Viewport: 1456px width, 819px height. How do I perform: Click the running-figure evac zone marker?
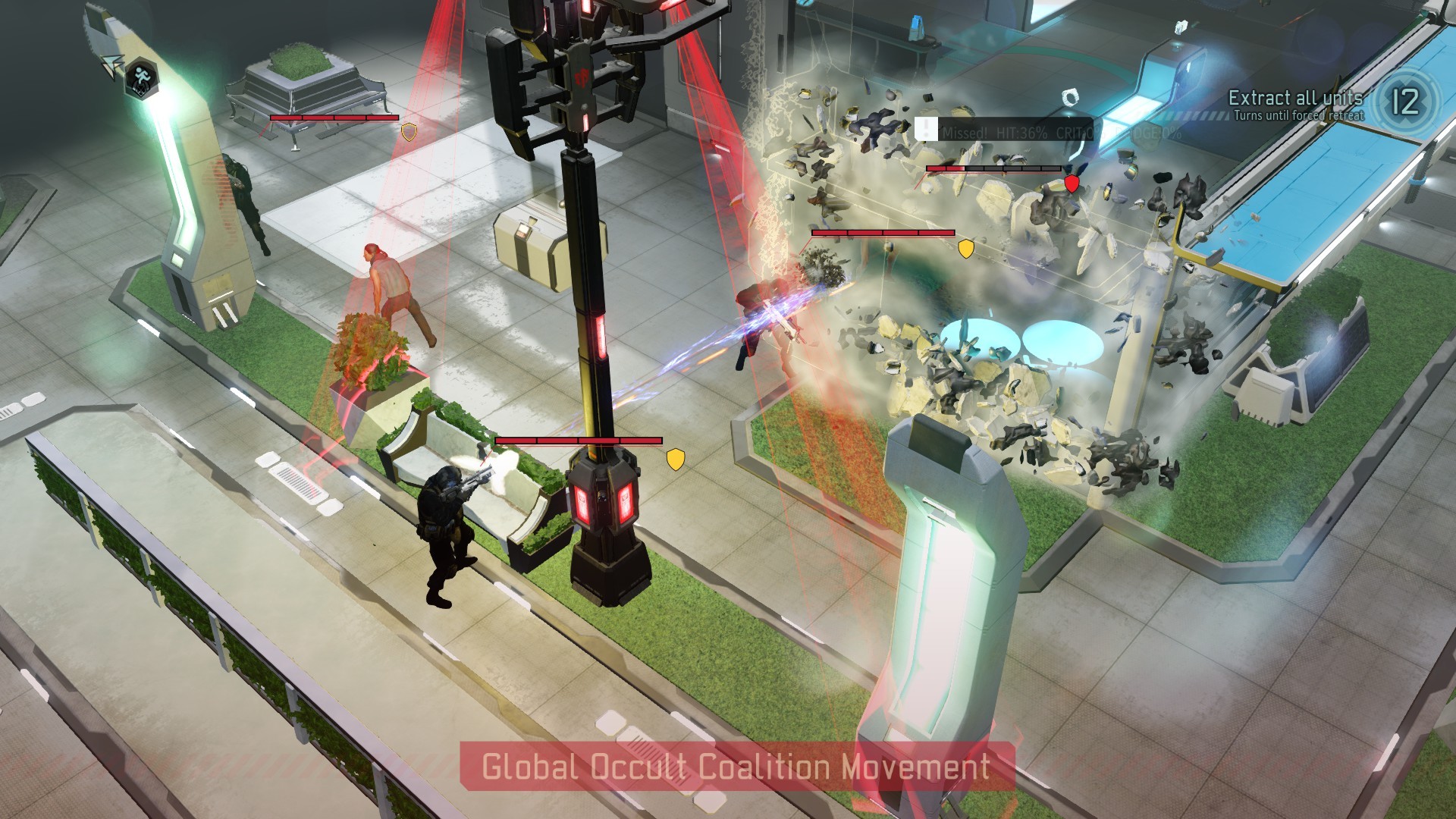140,77
